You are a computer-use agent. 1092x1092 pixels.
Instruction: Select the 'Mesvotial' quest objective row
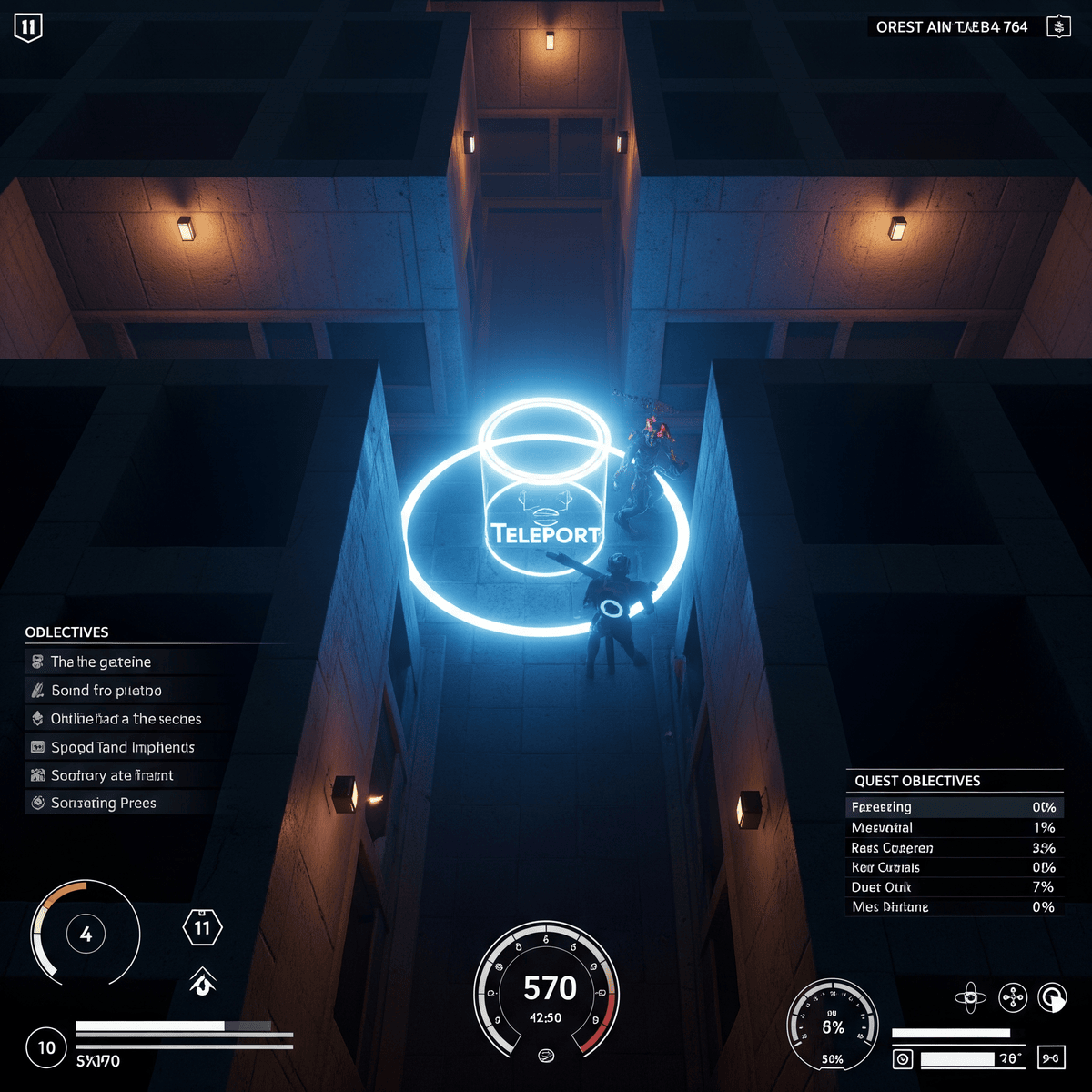[954, 828]
